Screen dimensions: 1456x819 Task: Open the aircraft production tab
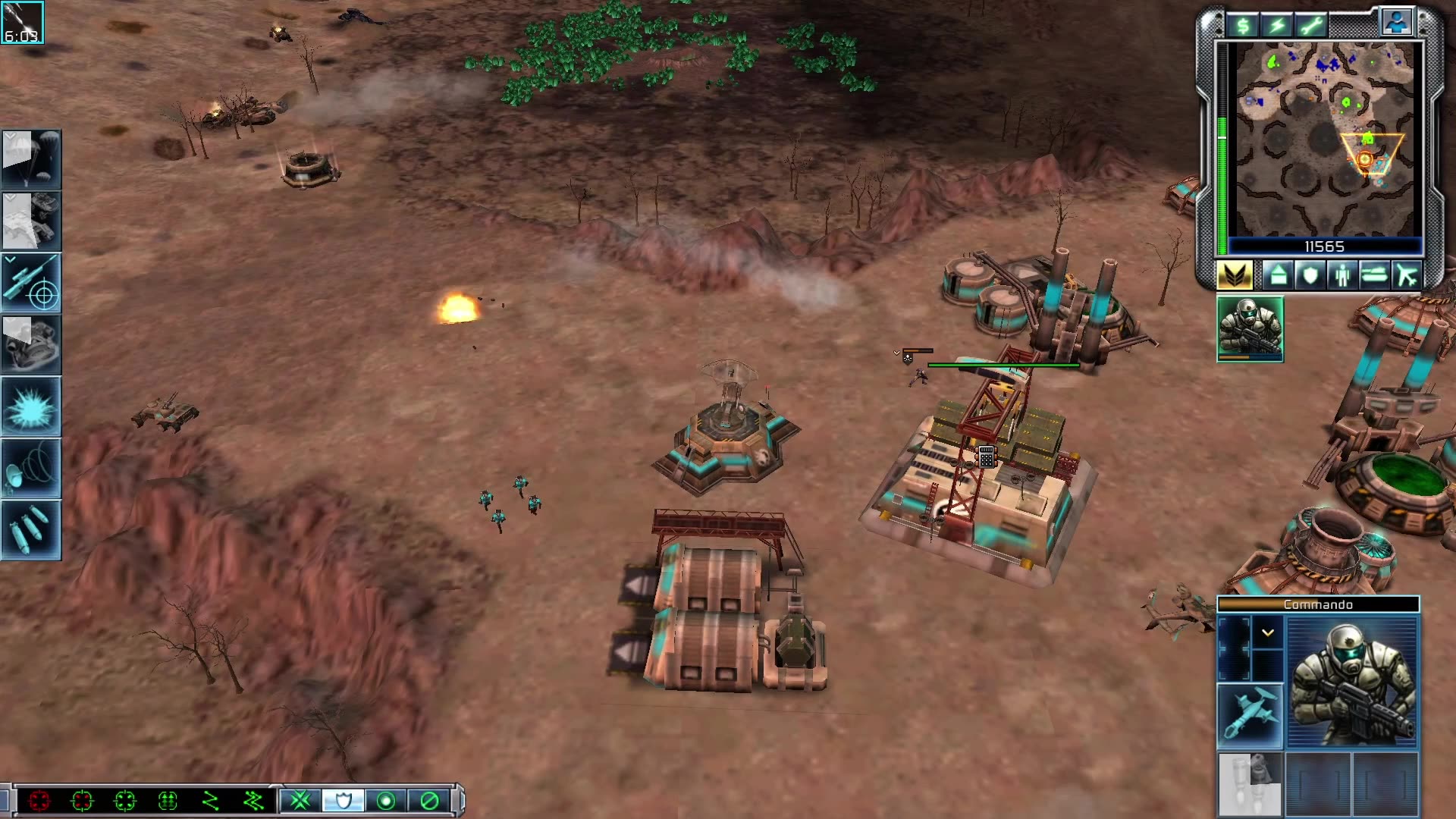[1407, 275]
